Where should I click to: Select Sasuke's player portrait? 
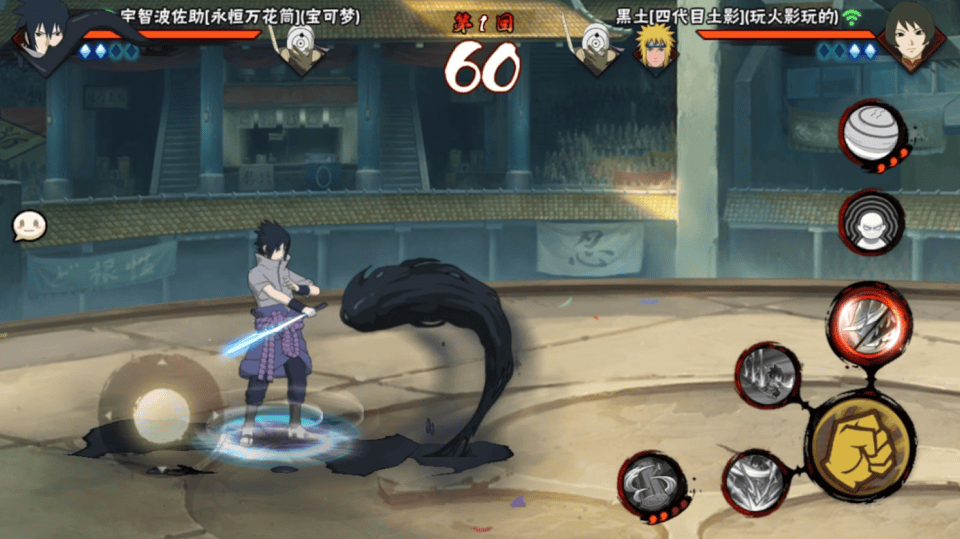pyautogui.click(x=43, y=34)
